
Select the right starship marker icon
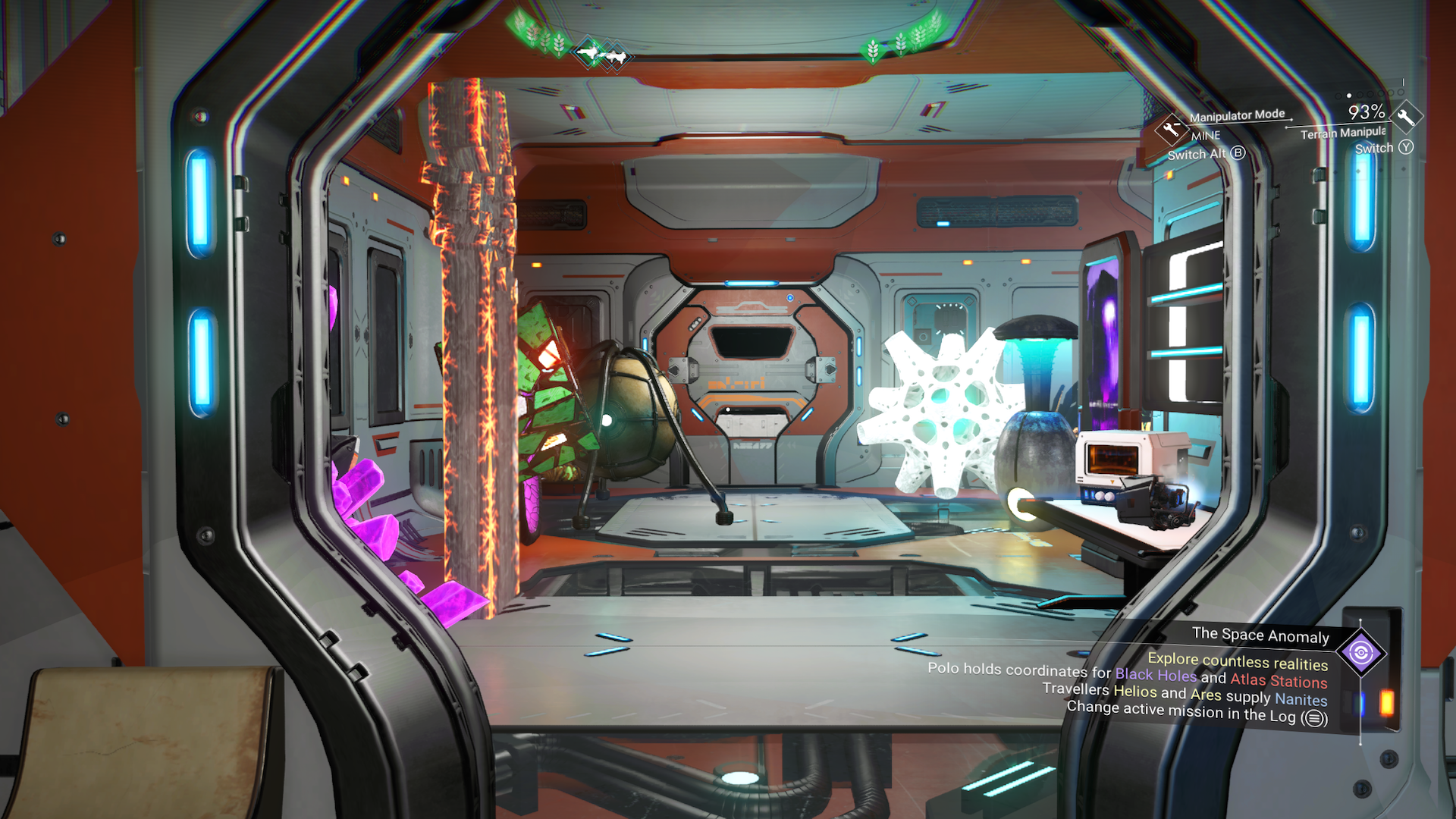pos(617,58)
